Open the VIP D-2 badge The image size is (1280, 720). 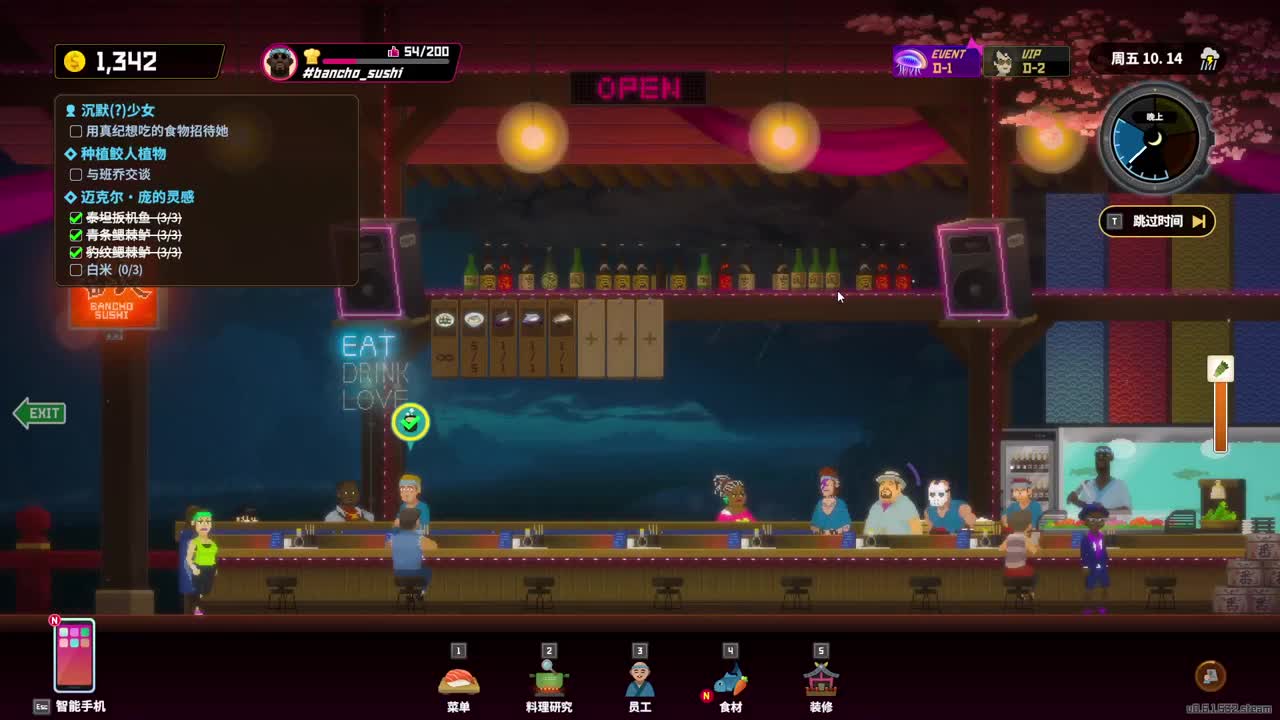(x=1026, y=61)
